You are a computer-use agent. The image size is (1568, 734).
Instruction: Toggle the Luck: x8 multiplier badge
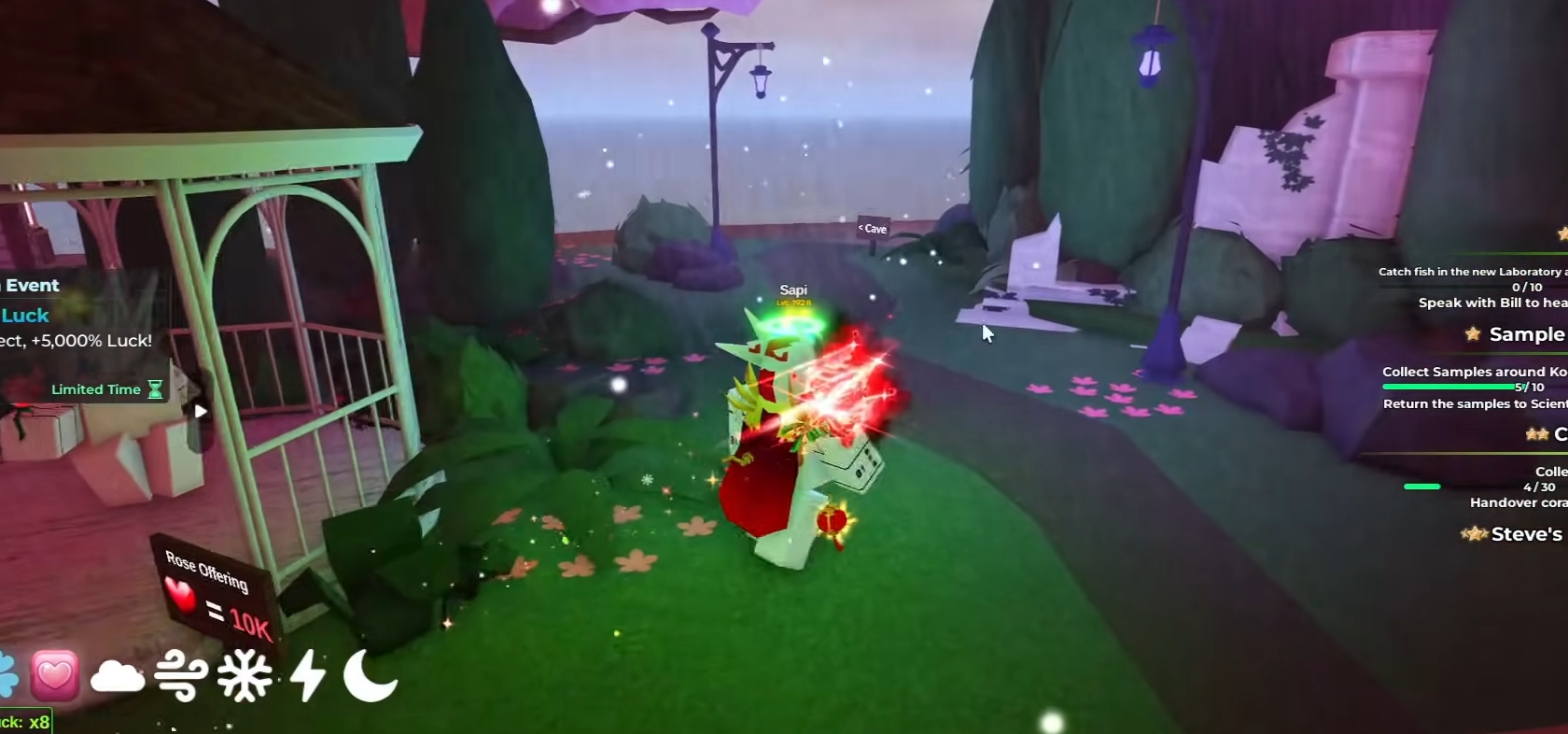pos(28,721)
